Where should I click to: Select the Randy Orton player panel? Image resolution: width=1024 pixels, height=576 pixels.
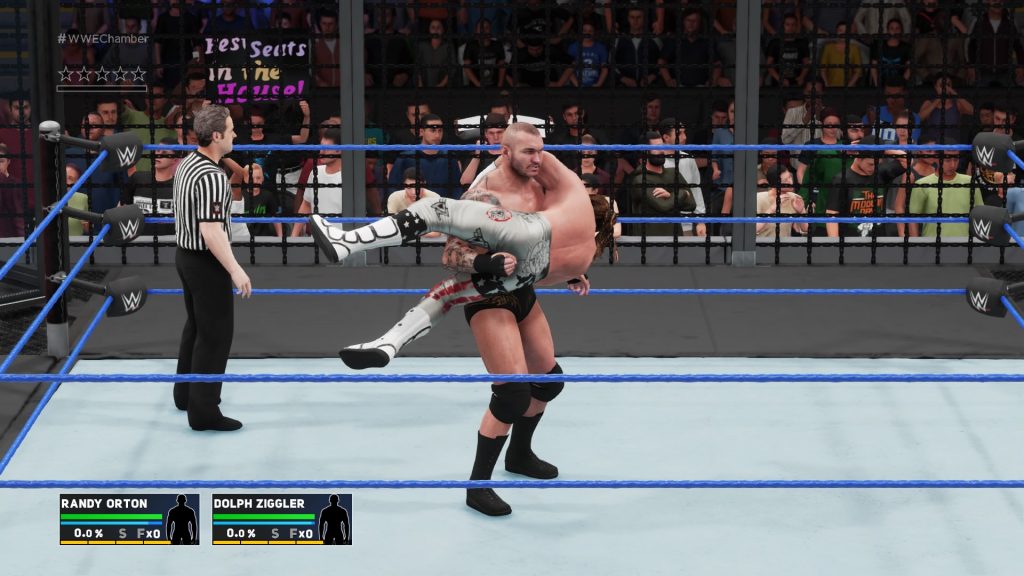coord(128,519)
